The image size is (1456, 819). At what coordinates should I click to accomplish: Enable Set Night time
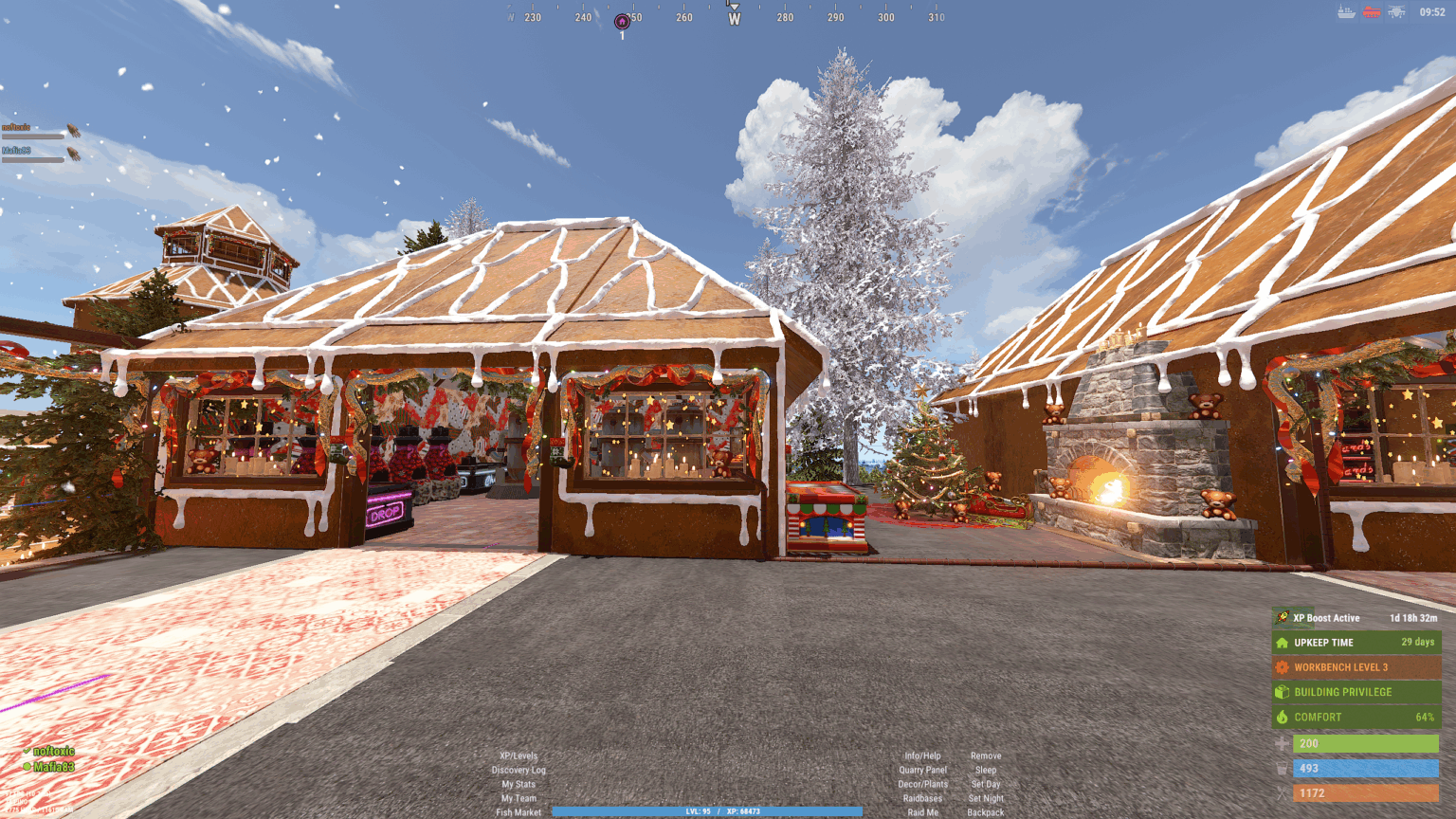click(986, 798)
